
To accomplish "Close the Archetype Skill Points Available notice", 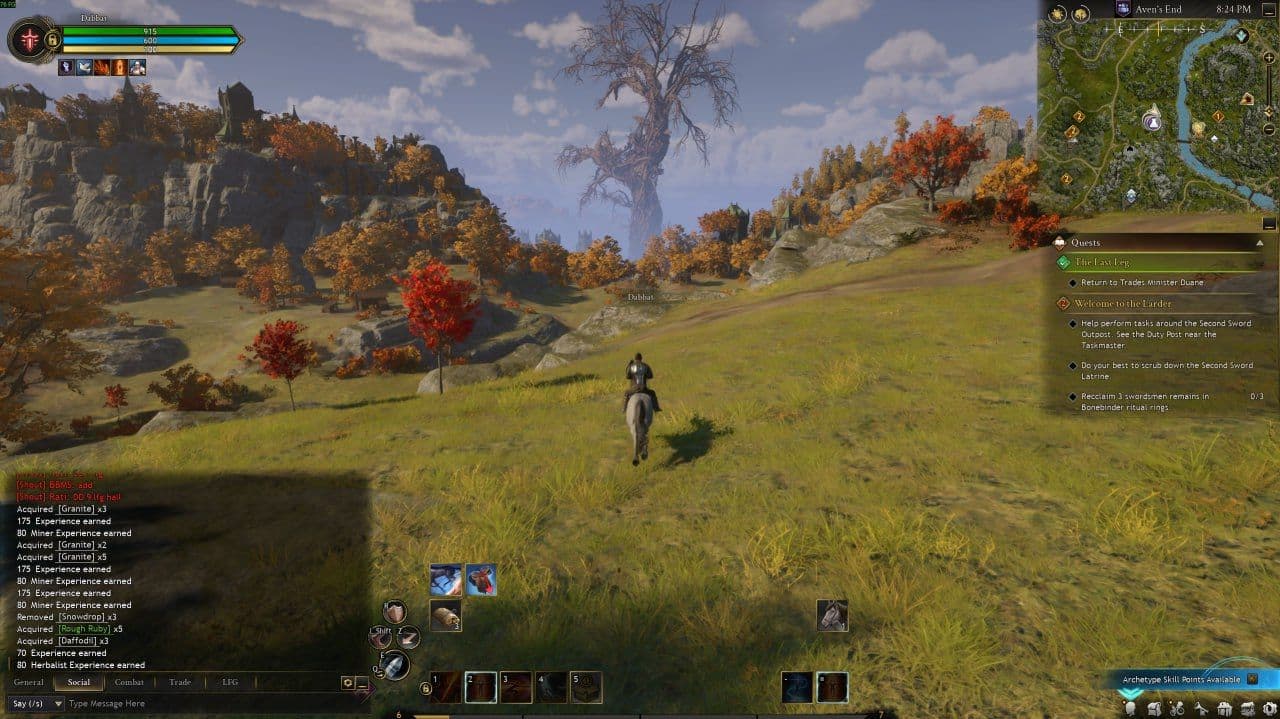I will click(x=1252, y=679).
